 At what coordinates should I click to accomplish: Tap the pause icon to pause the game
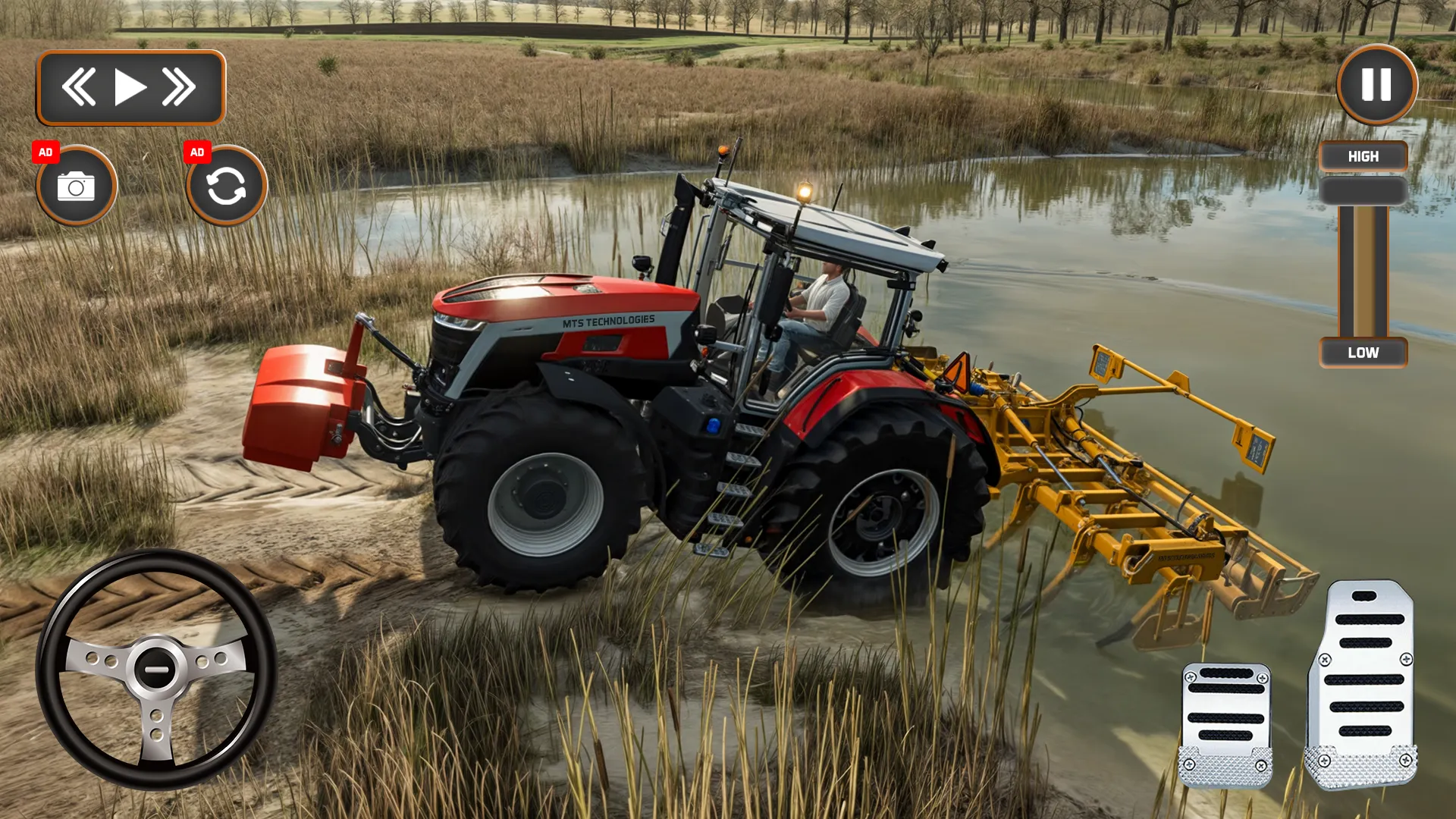(x=1375, y=87)
